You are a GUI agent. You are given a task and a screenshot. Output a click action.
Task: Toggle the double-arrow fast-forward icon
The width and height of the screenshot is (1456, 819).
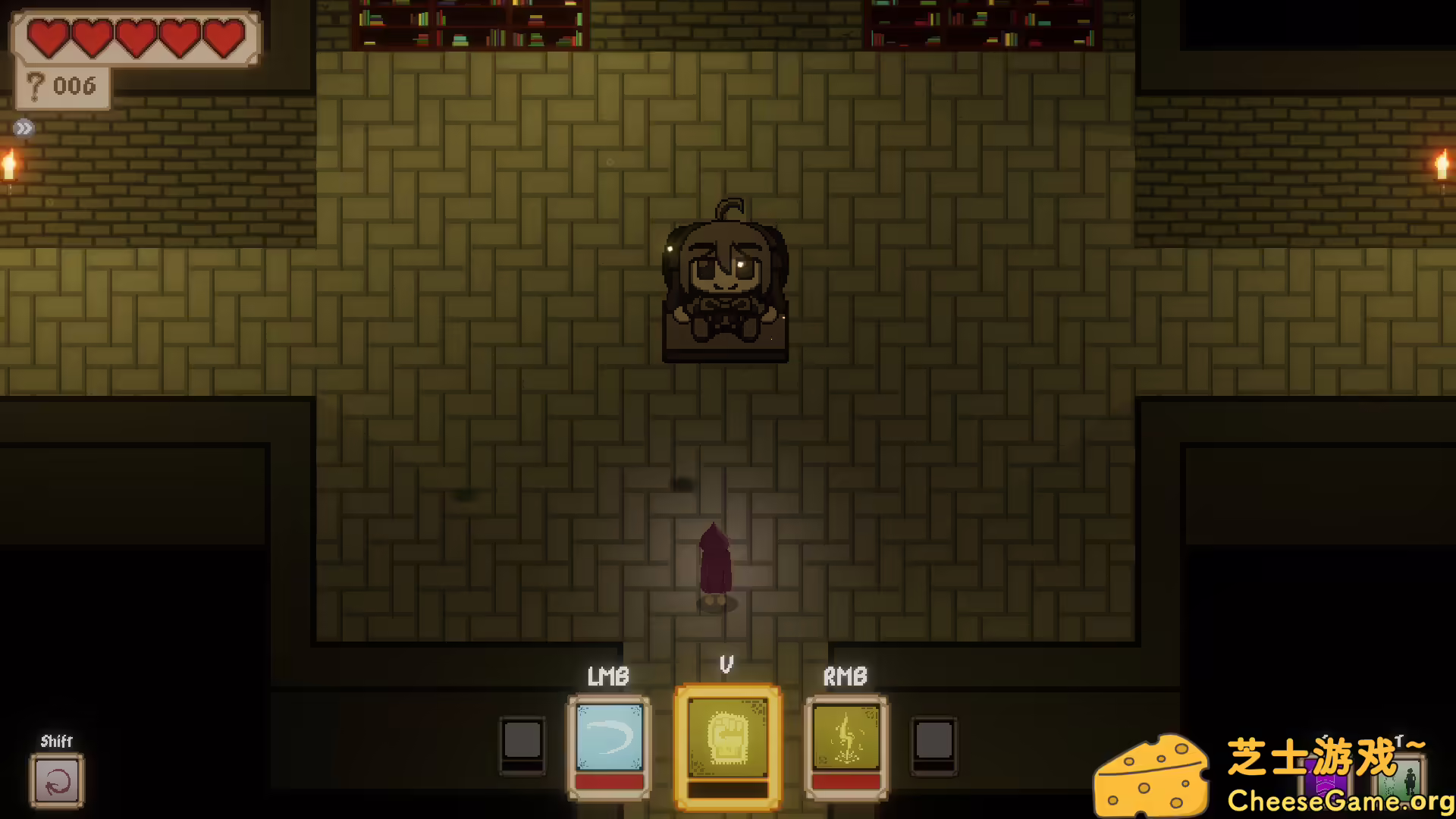click(x=24, y=128)
